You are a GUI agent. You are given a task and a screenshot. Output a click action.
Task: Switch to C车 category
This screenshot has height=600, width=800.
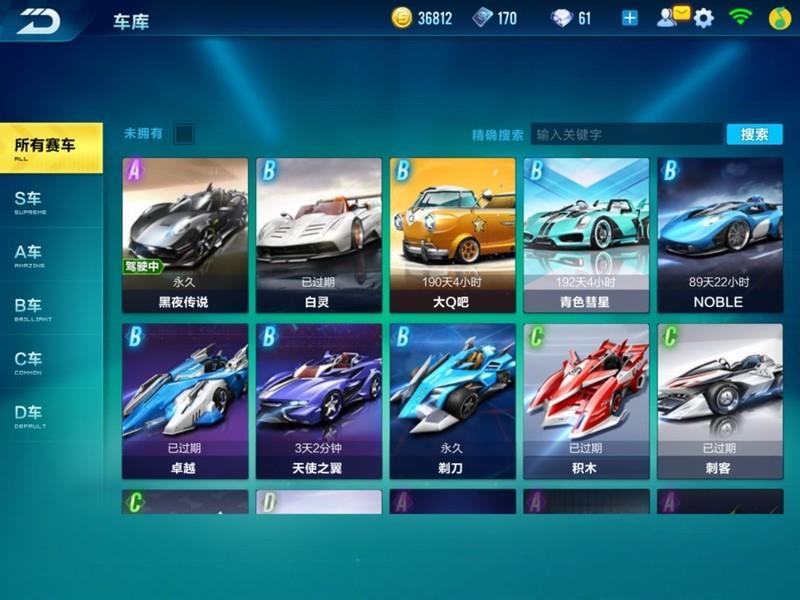pos(50,361)
